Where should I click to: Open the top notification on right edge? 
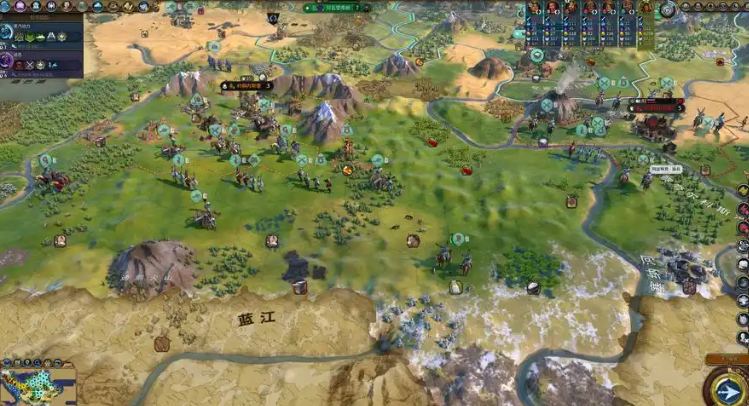click(x=743, y=190)
